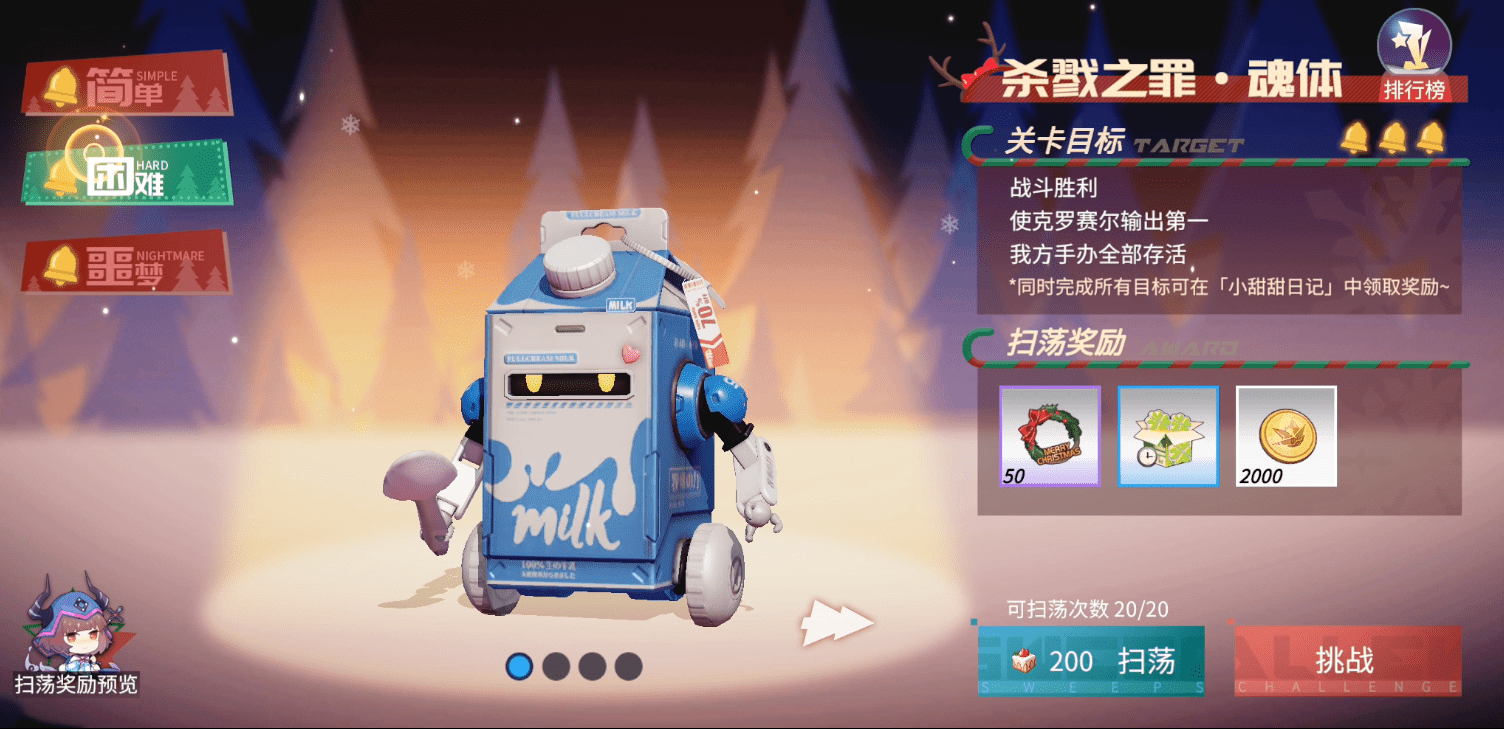Tap the milk carton robot model

pos(580,420)
